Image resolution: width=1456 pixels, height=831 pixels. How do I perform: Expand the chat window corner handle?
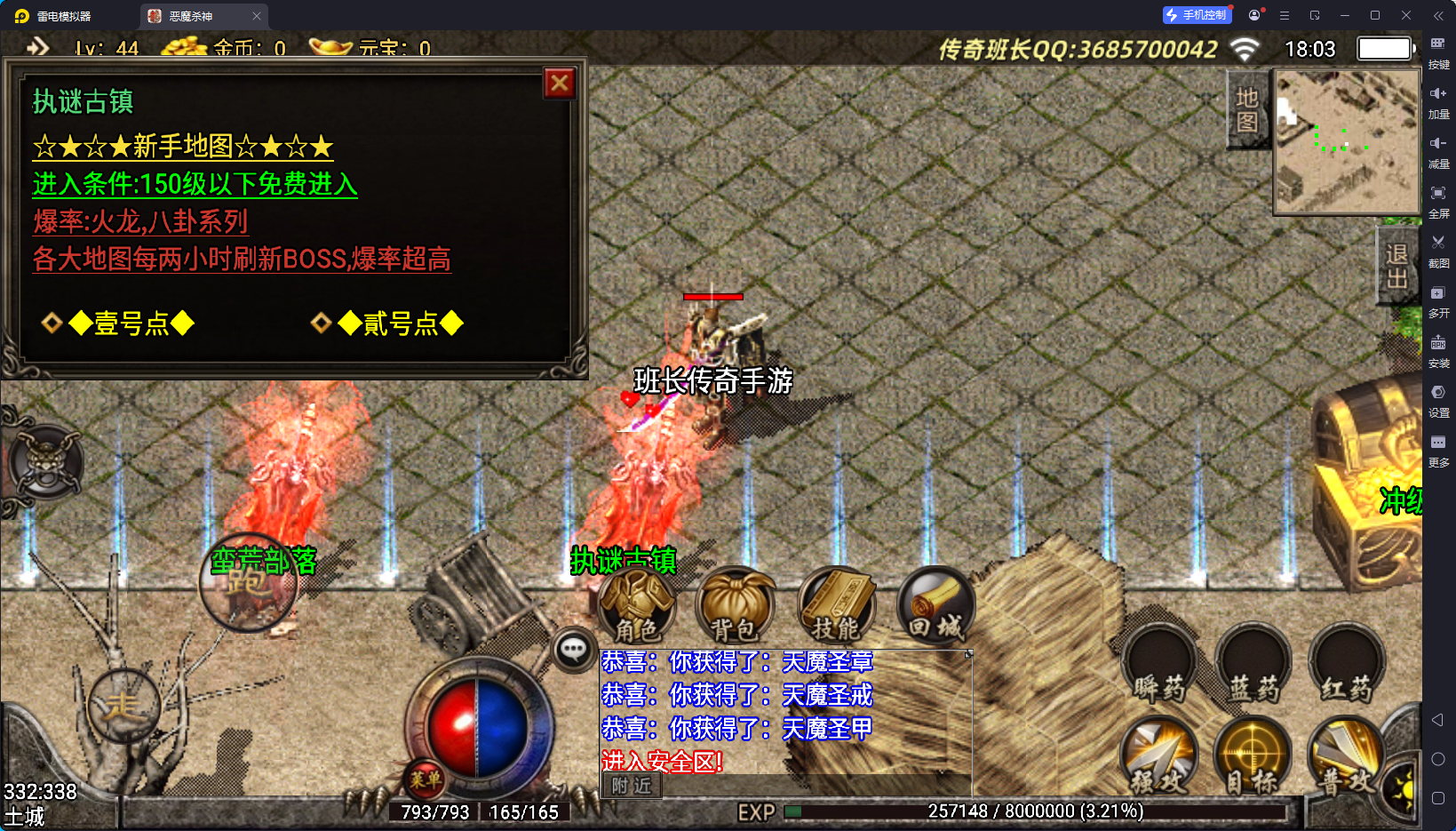click(x=967, y=653)
